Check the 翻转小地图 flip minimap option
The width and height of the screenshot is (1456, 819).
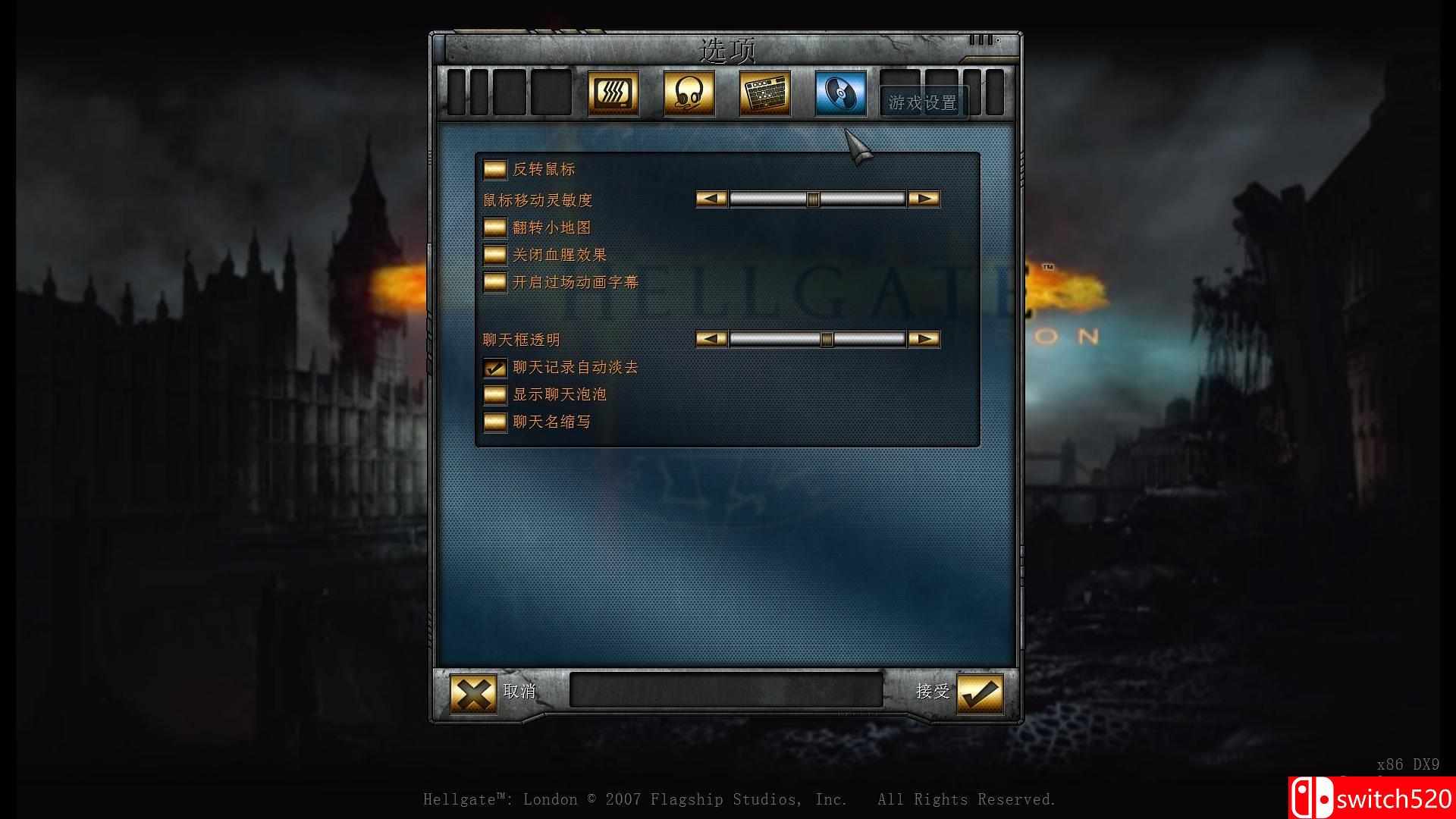pos(494,227)
